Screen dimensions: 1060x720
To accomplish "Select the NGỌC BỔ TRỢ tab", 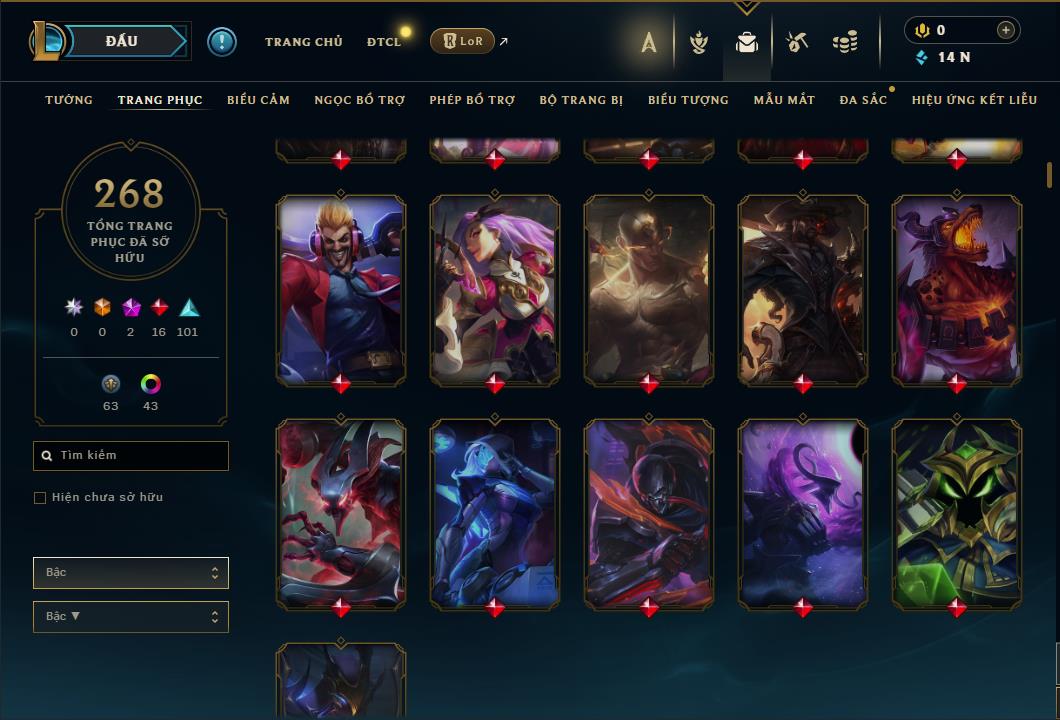I will pyautogui.click(x=359, y=100).
